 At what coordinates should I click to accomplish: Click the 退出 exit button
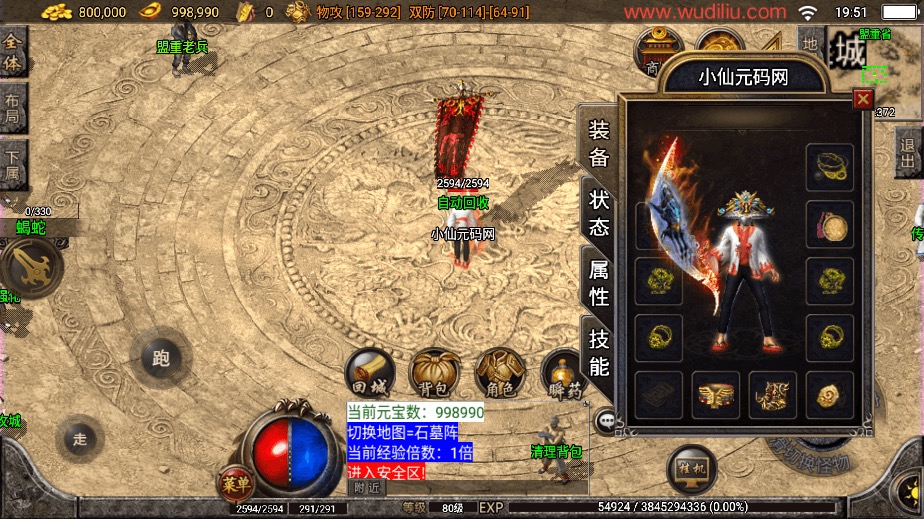[x=908, y=156]
